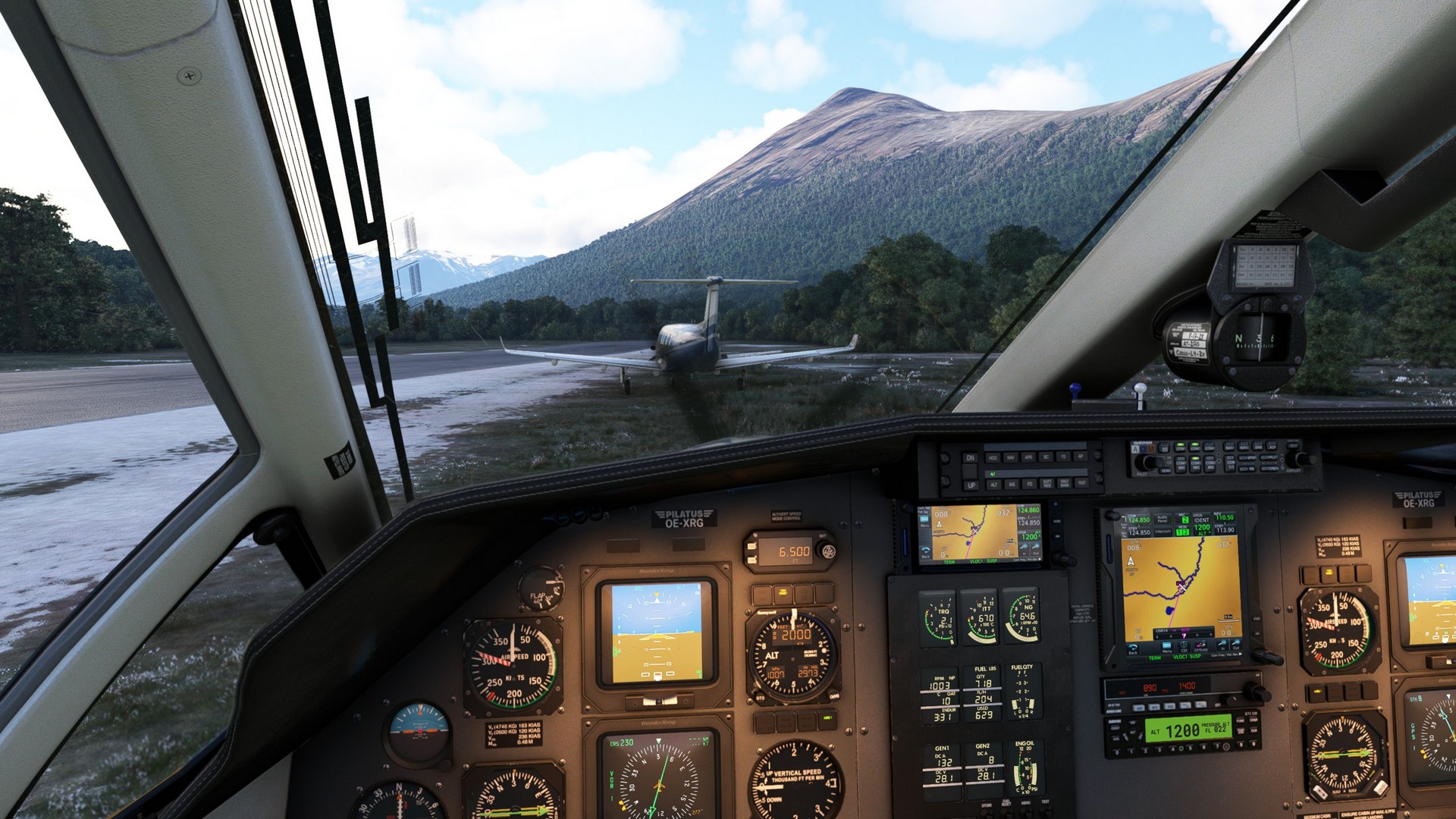This screenshot has width=1456, height=819.
Task: Enable ALT hold on the autopilot panel
Action: 994,485
